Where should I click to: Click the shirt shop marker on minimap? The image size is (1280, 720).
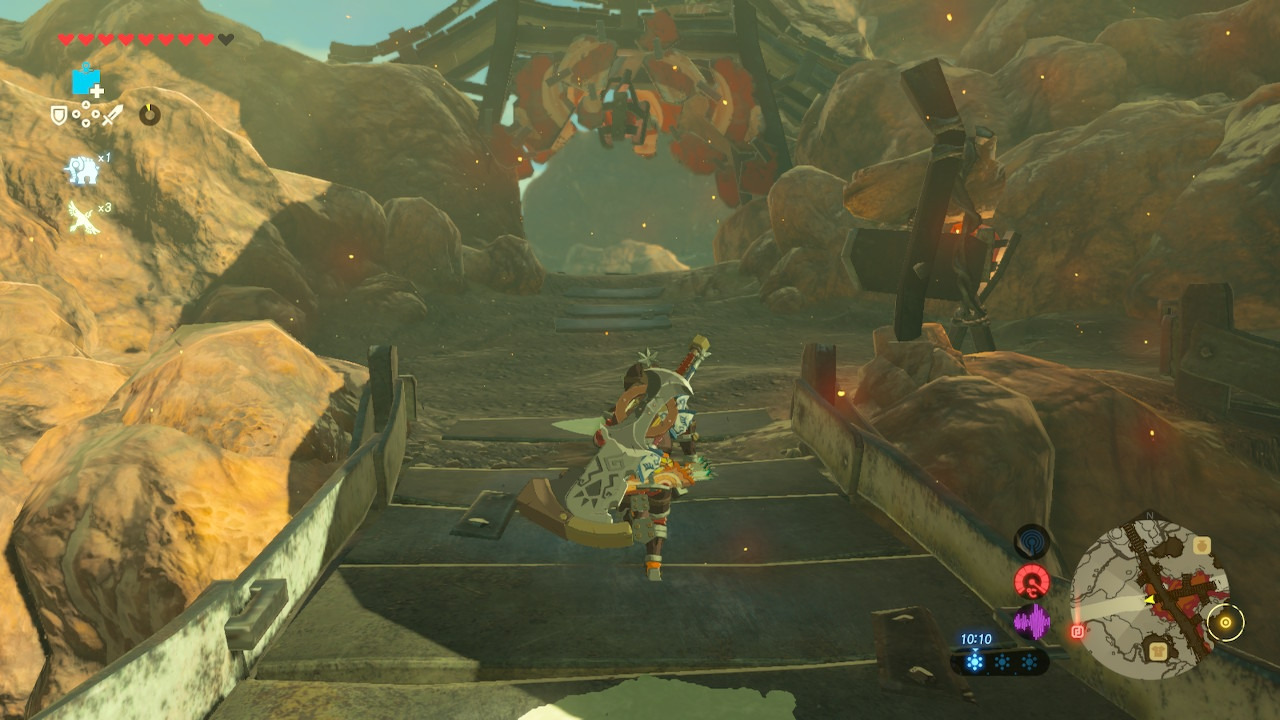click(1157, 651)
